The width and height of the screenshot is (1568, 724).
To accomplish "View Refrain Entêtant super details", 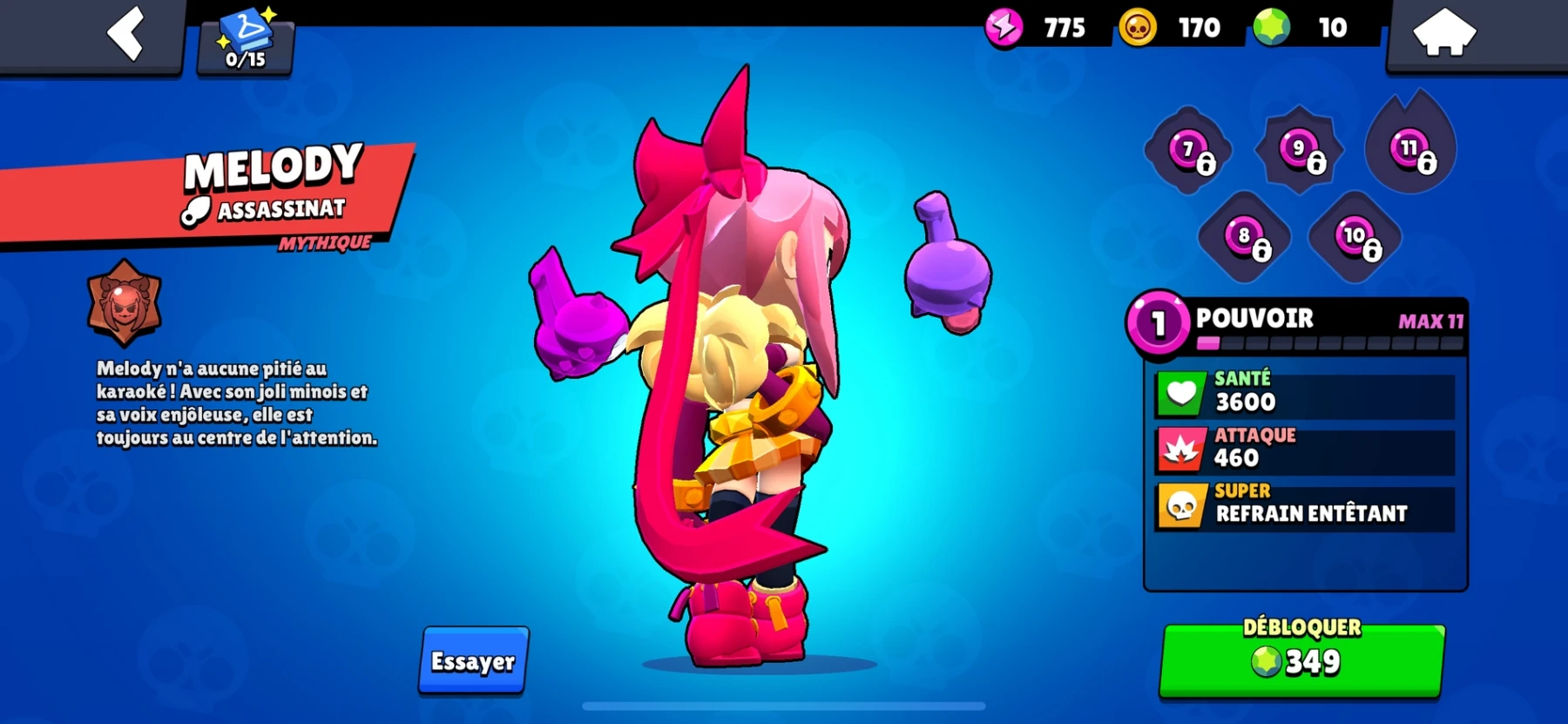I will (1309, 513).
